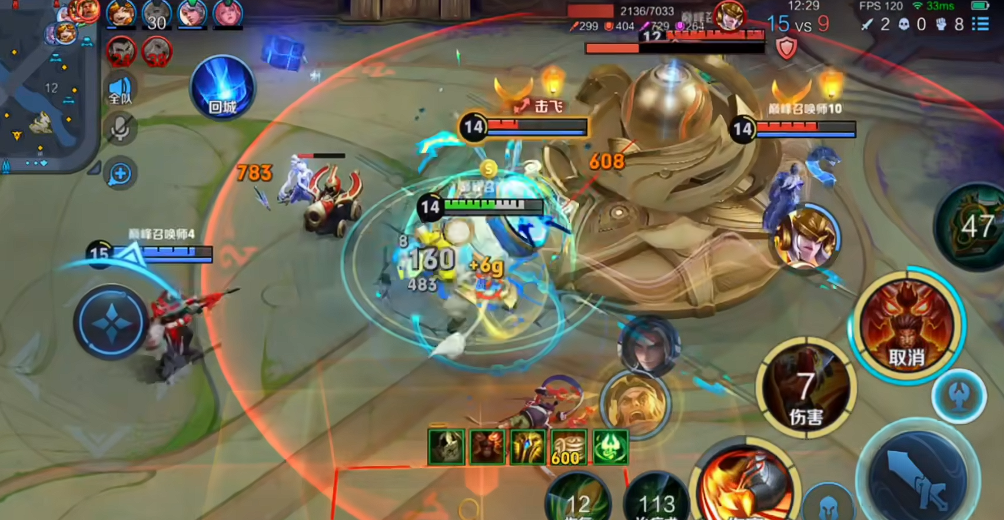Screen dimensions: 1004x520
Task: Tap the red shield icon below the score
Action: coord(787,48)
